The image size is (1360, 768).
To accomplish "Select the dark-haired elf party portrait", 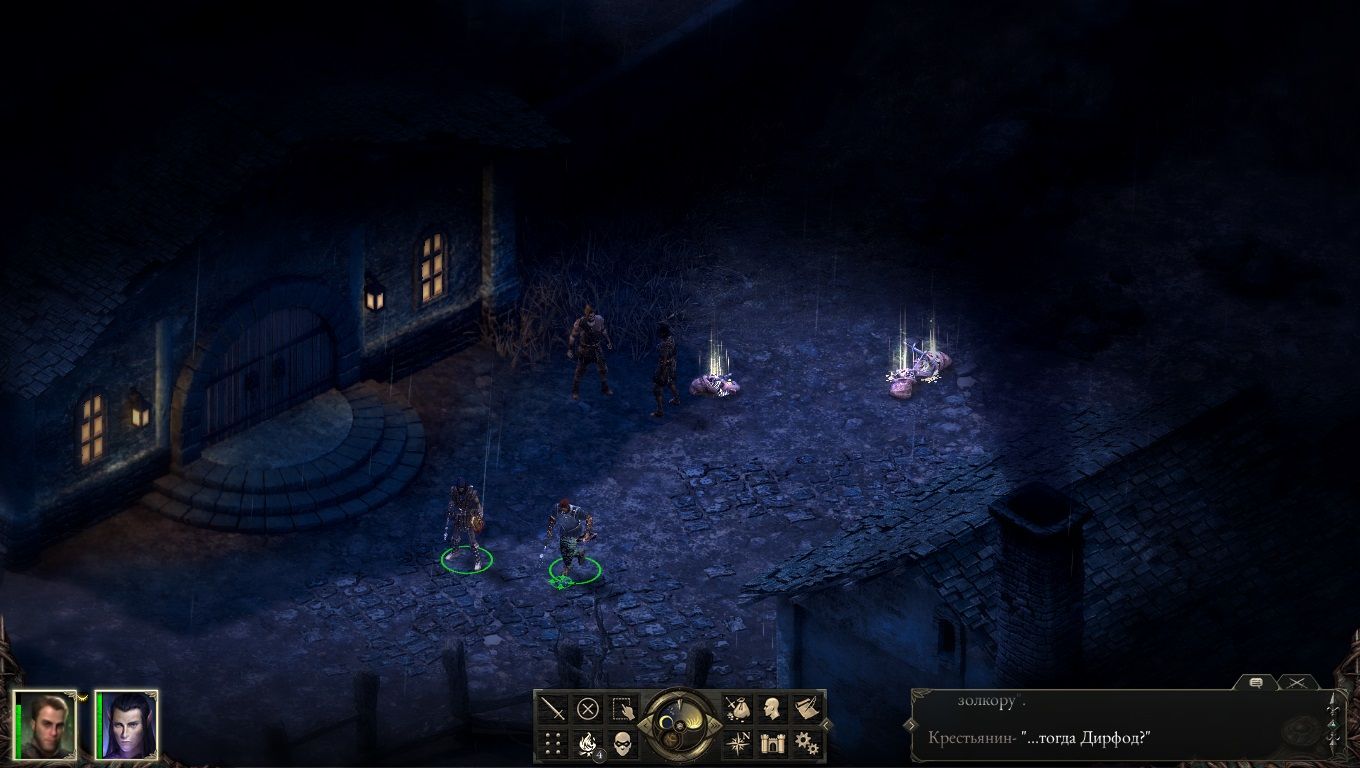I will [x=126, y=724].
